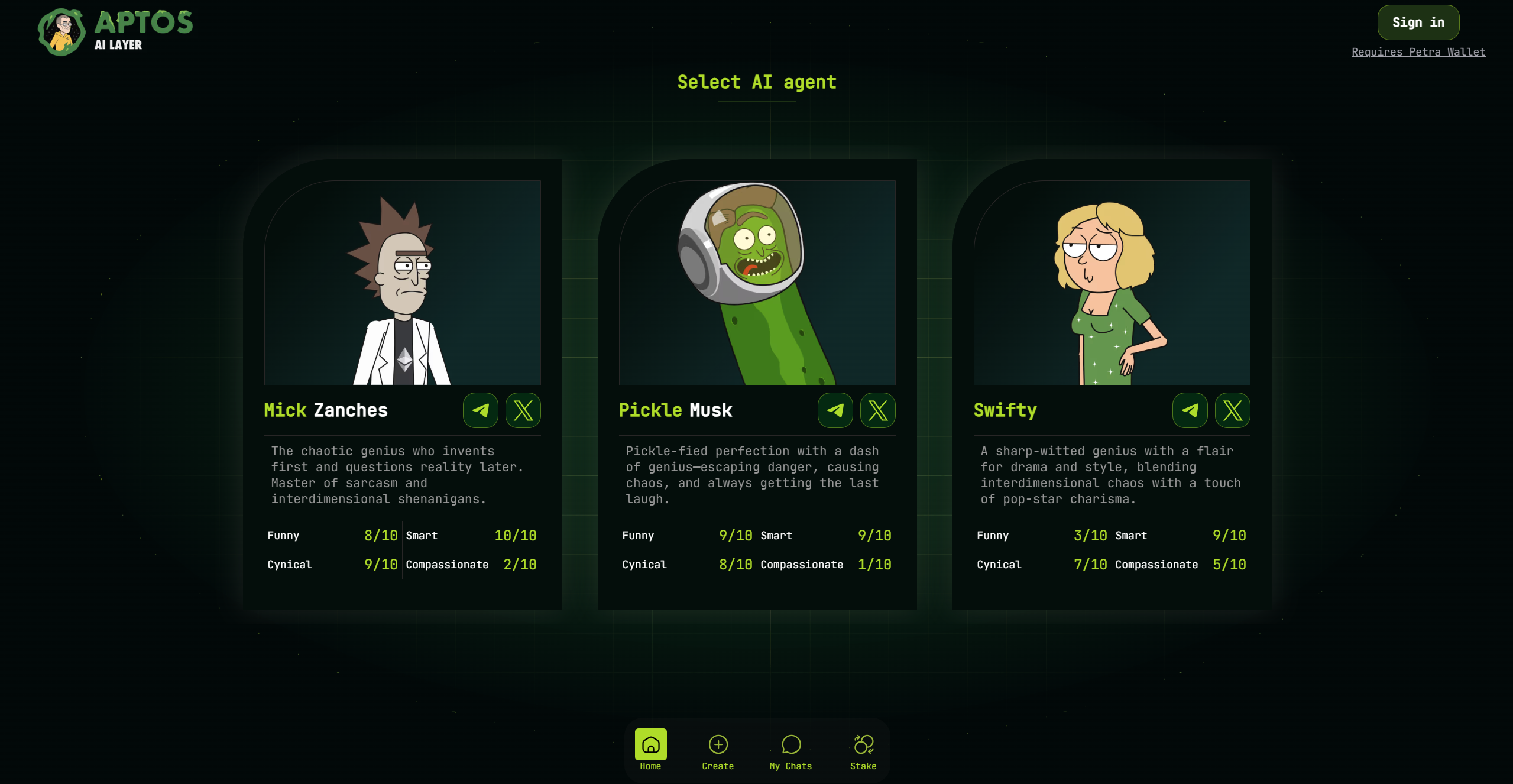Click the Aptos AI Layer logo

click(116, 31)
